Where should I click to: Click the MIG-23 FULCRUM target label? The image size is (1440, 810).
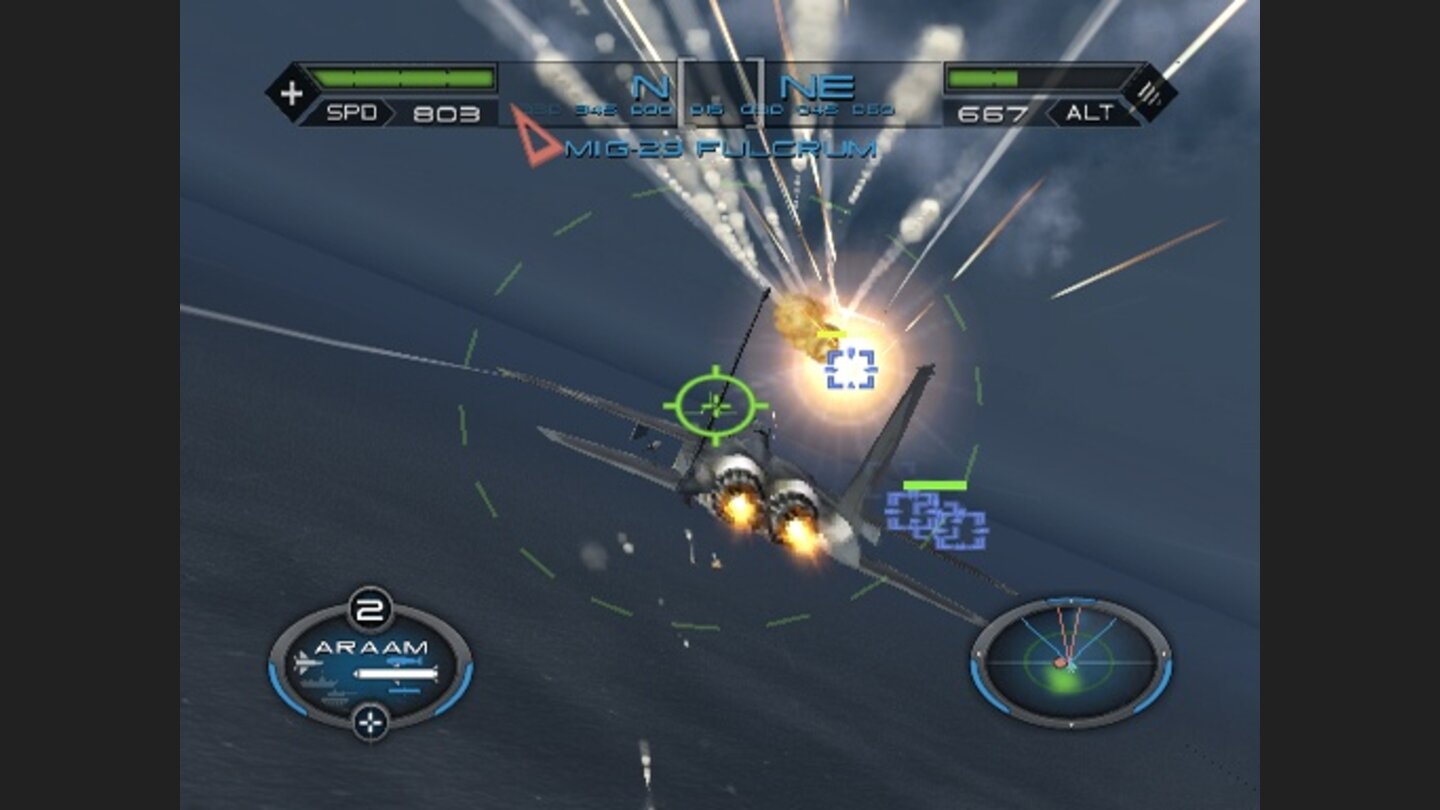720,146
